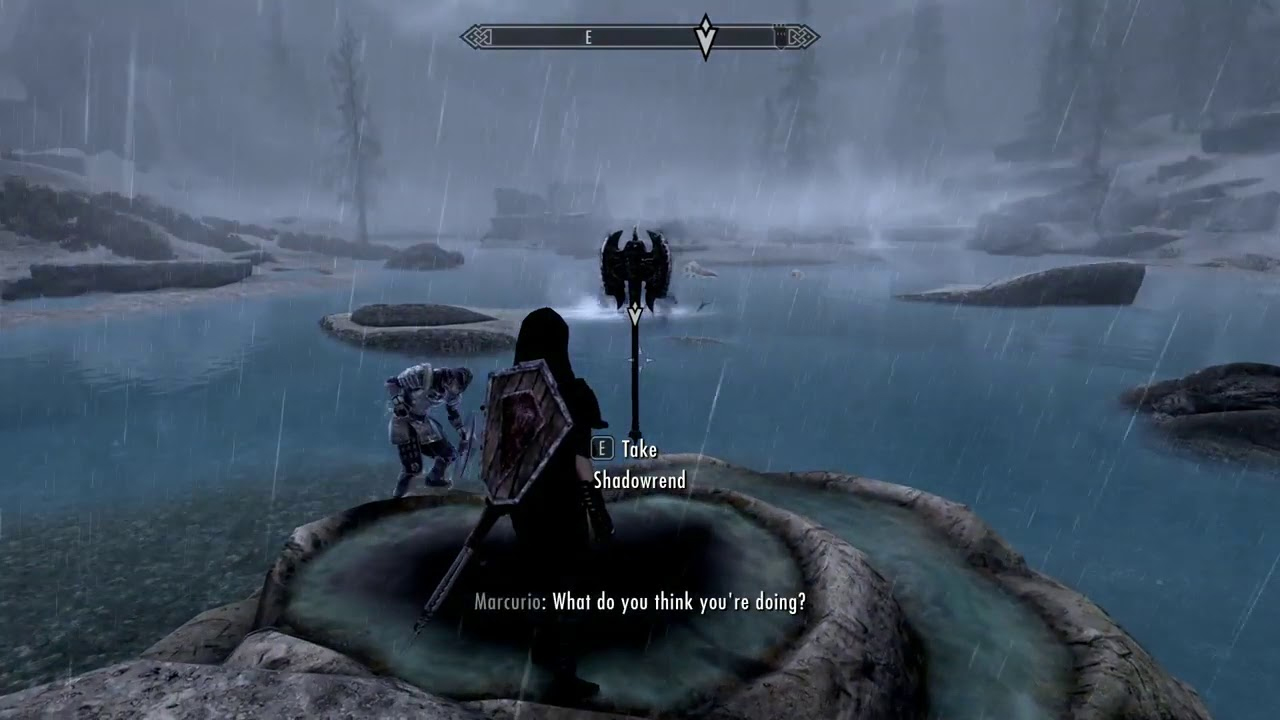
Task: Click the location marker at the compass right edge
Action: coord(778,36)
